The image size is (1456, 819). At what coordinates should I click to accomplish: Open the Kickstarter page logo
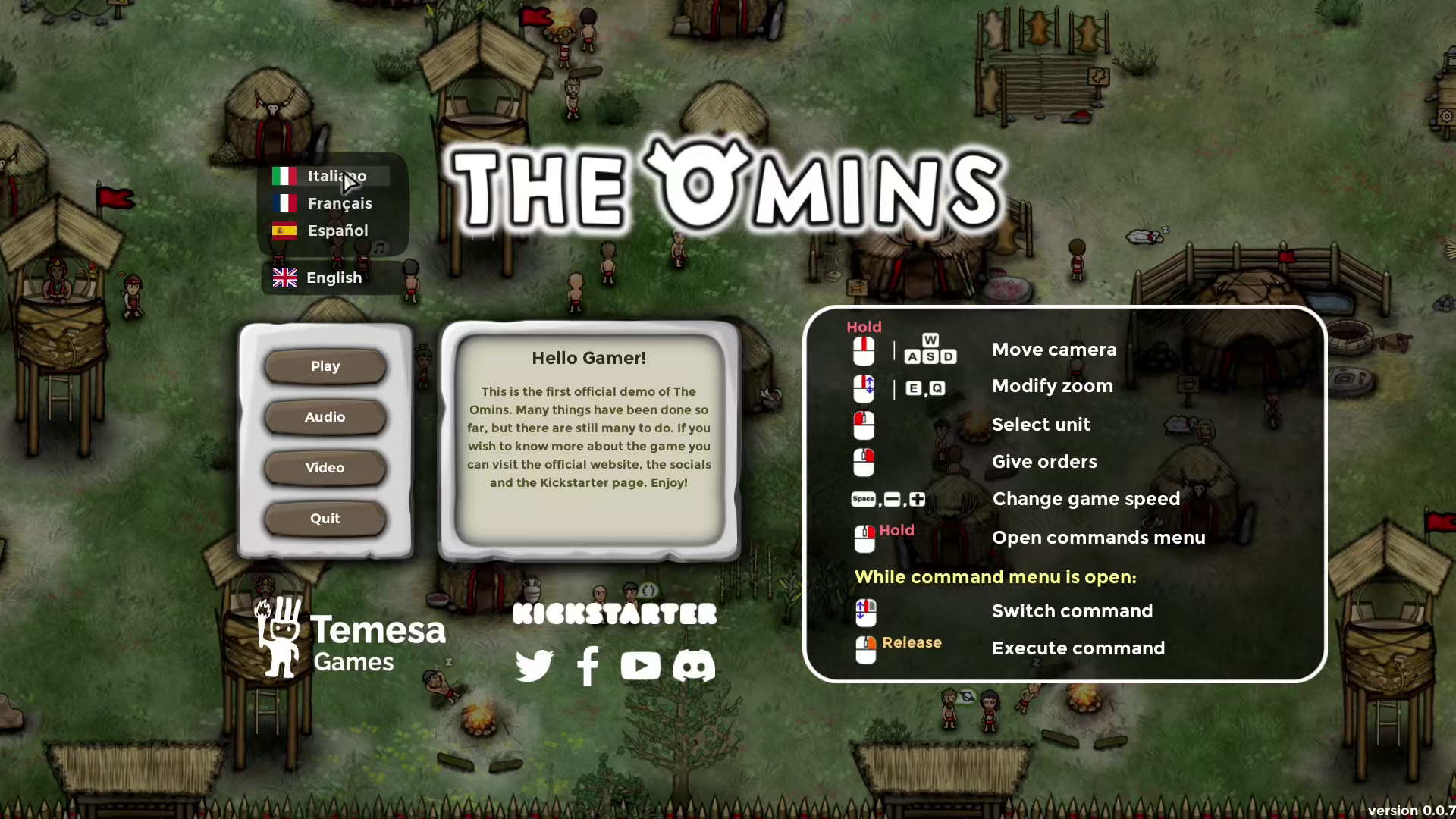pyautogui.click(x=614, y=613)
